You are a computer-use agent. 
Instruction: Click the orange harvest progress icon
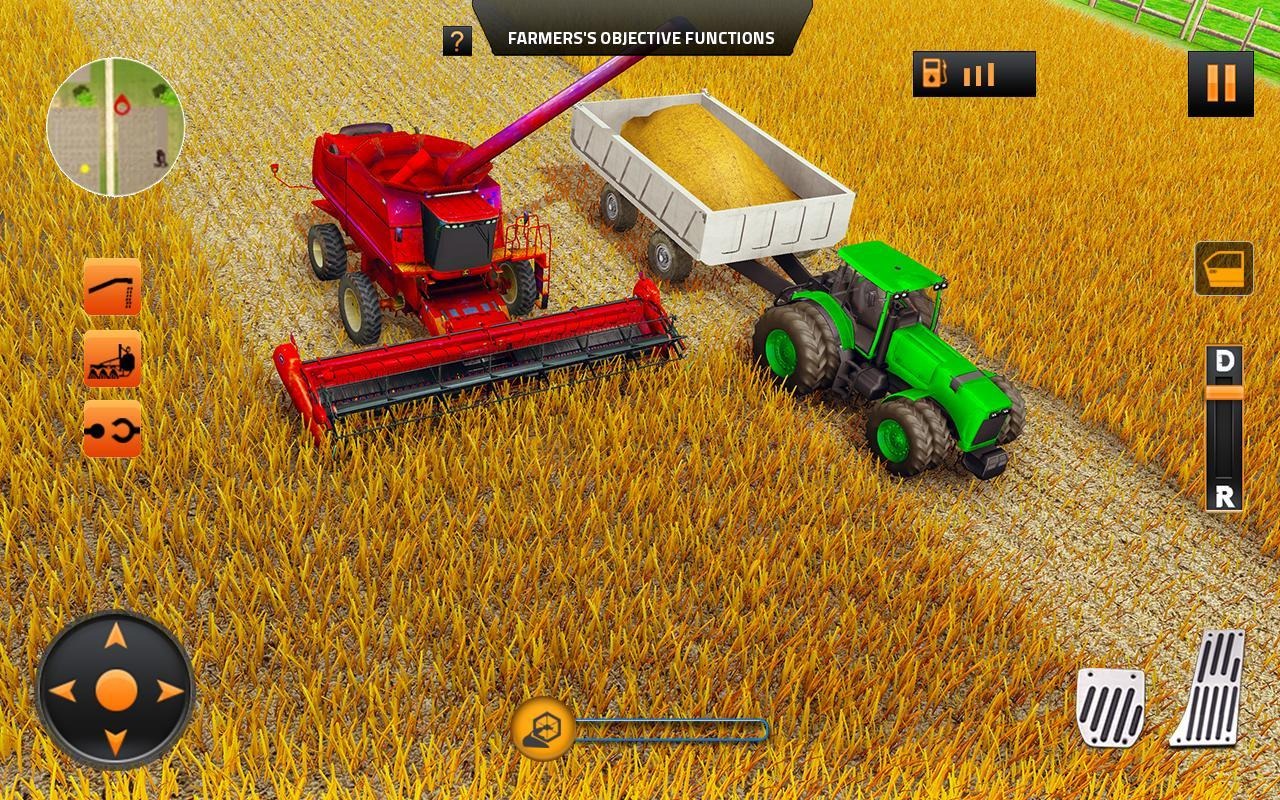[543, 729]
